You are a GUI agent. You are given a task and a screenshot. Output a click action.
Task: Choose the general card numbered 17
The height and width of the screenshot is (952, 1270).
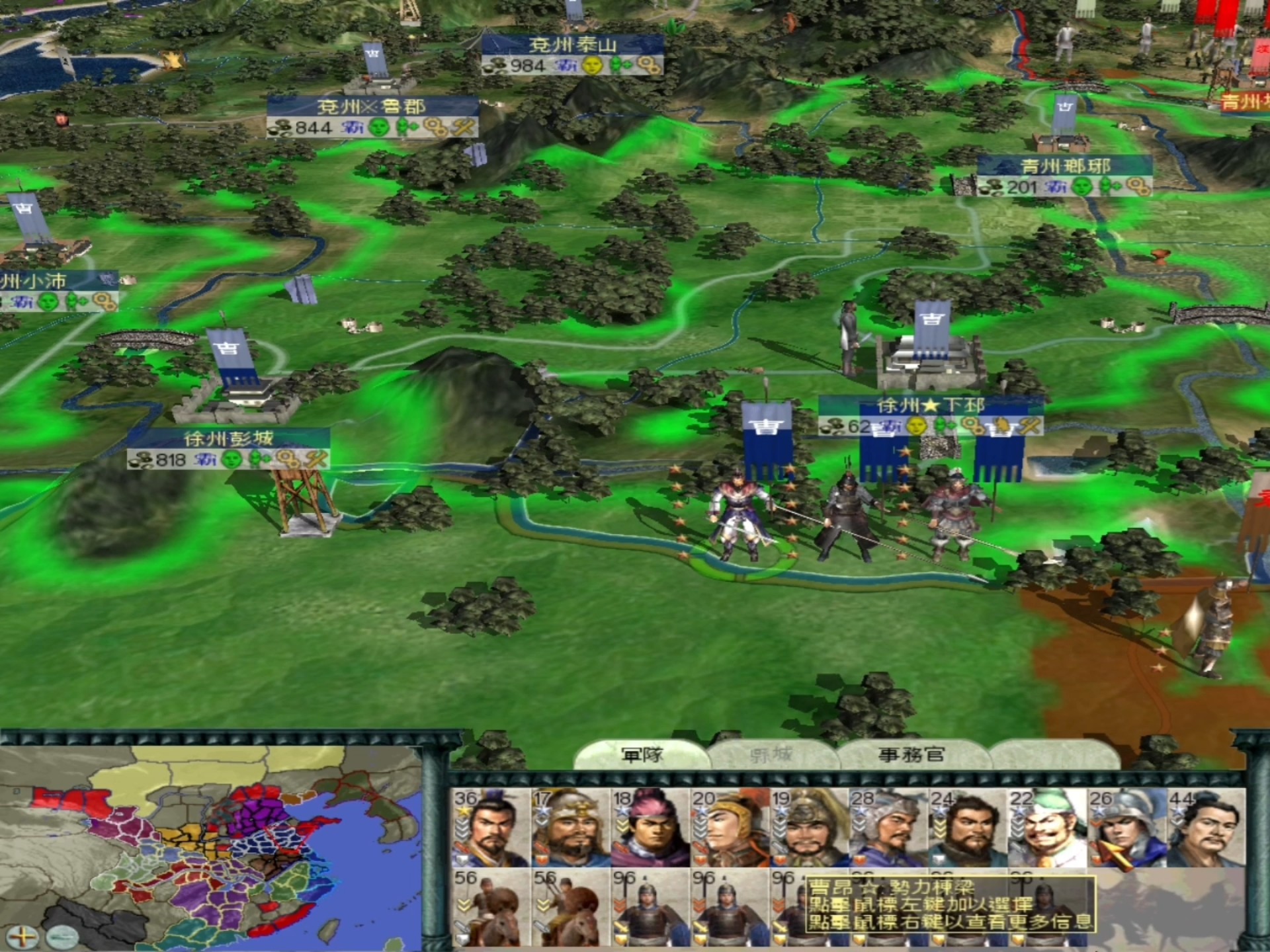pos(570,827)
